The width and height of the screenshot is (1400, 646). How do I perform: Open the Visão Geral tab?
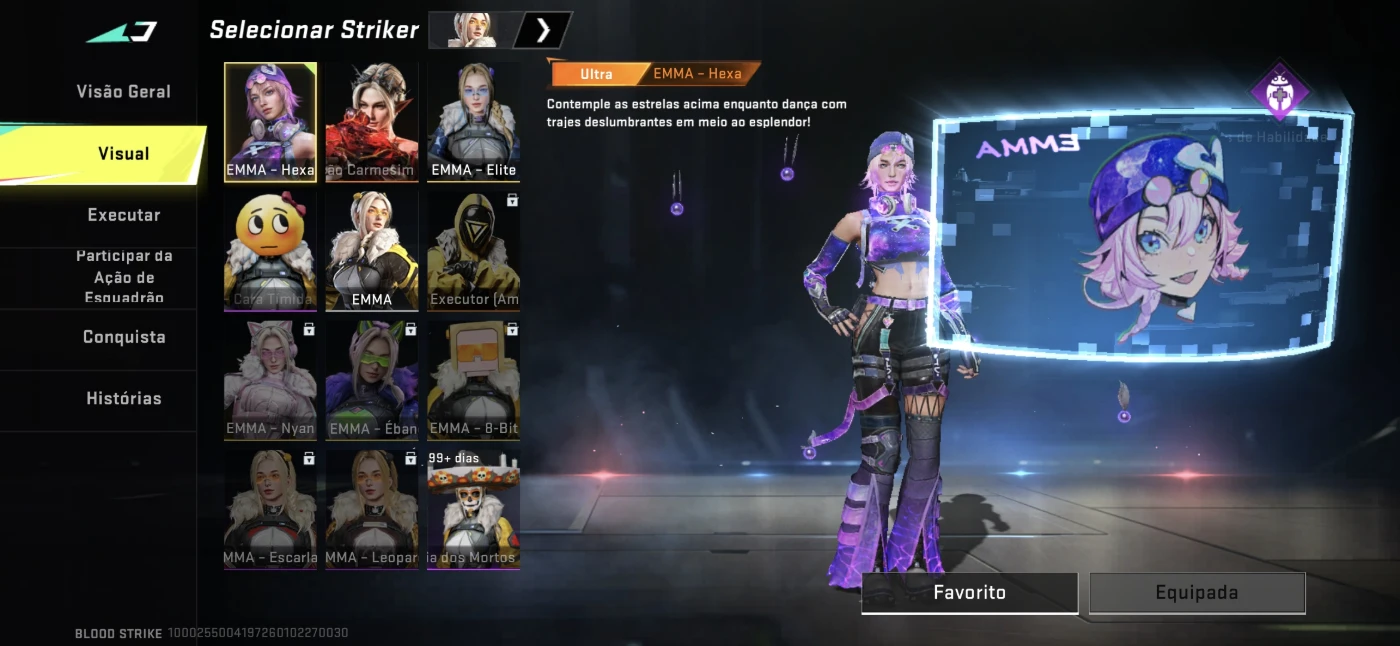pyautogui.click(x=123, y=92)
